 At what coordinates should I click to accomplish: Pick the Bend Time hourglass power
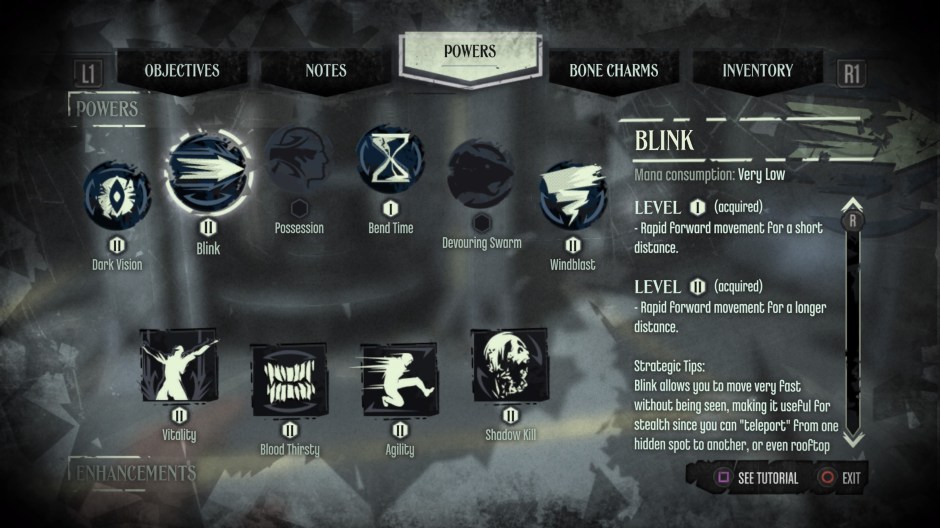391,161
